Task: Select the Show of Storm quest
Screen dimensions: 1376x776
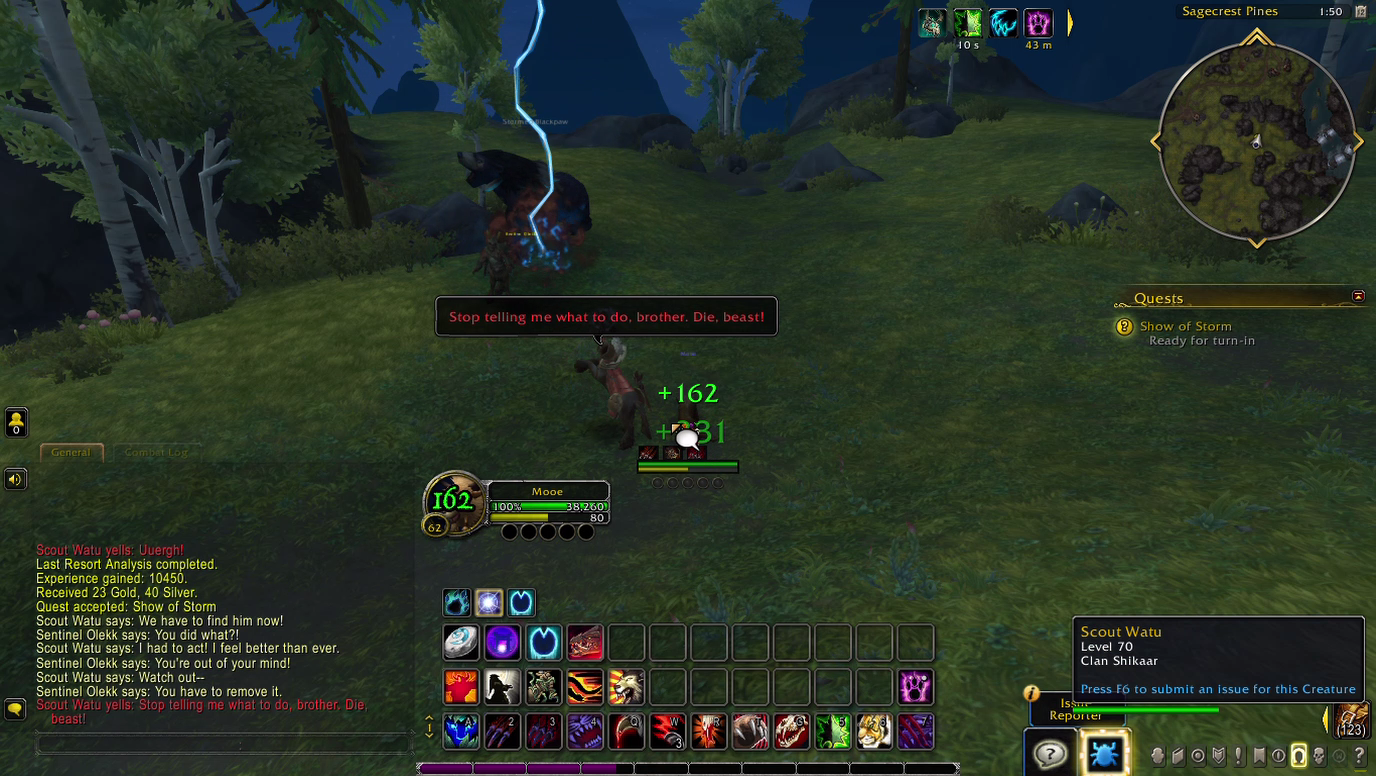Action: 1185,326
